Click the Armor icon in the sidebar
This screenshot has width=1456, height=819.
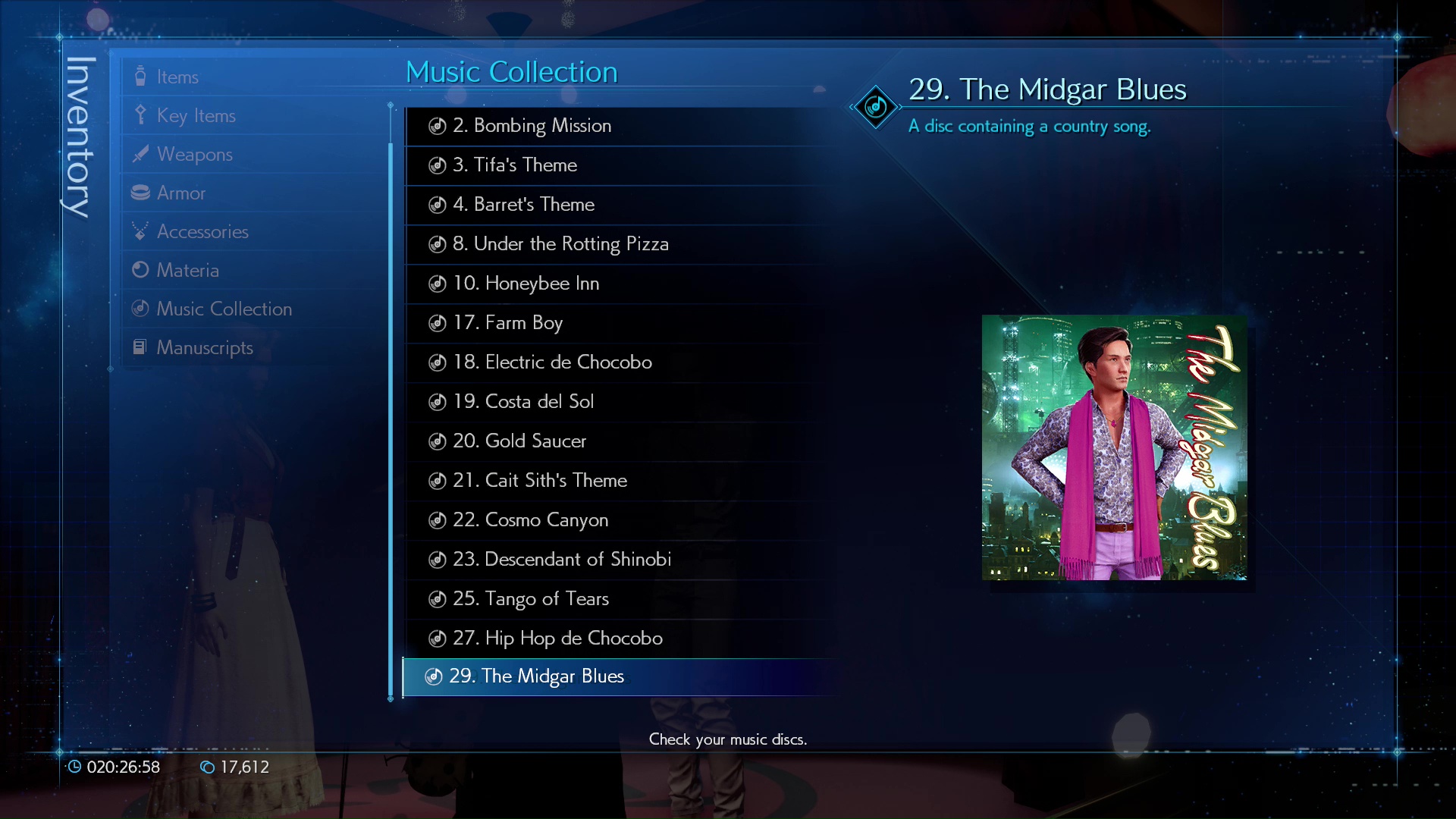tap(140, 193)
